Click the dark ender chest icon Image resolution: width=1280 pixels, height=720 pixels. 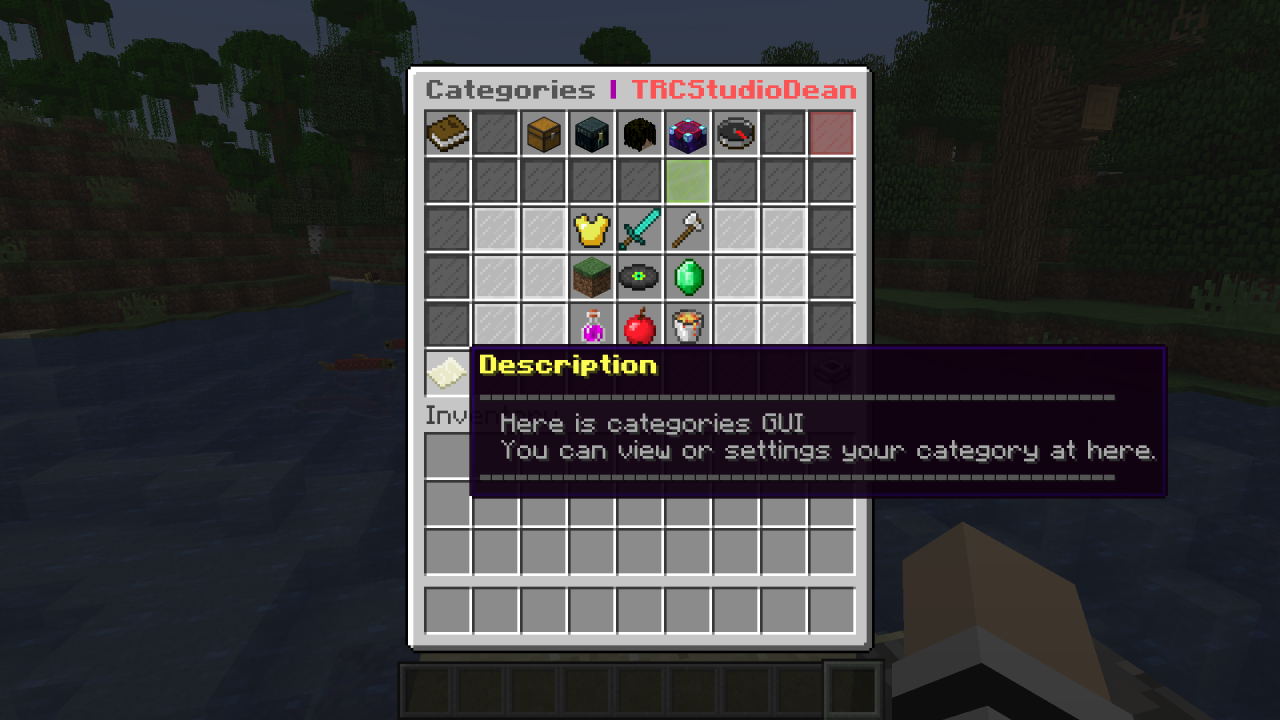[x=591, y=134]
